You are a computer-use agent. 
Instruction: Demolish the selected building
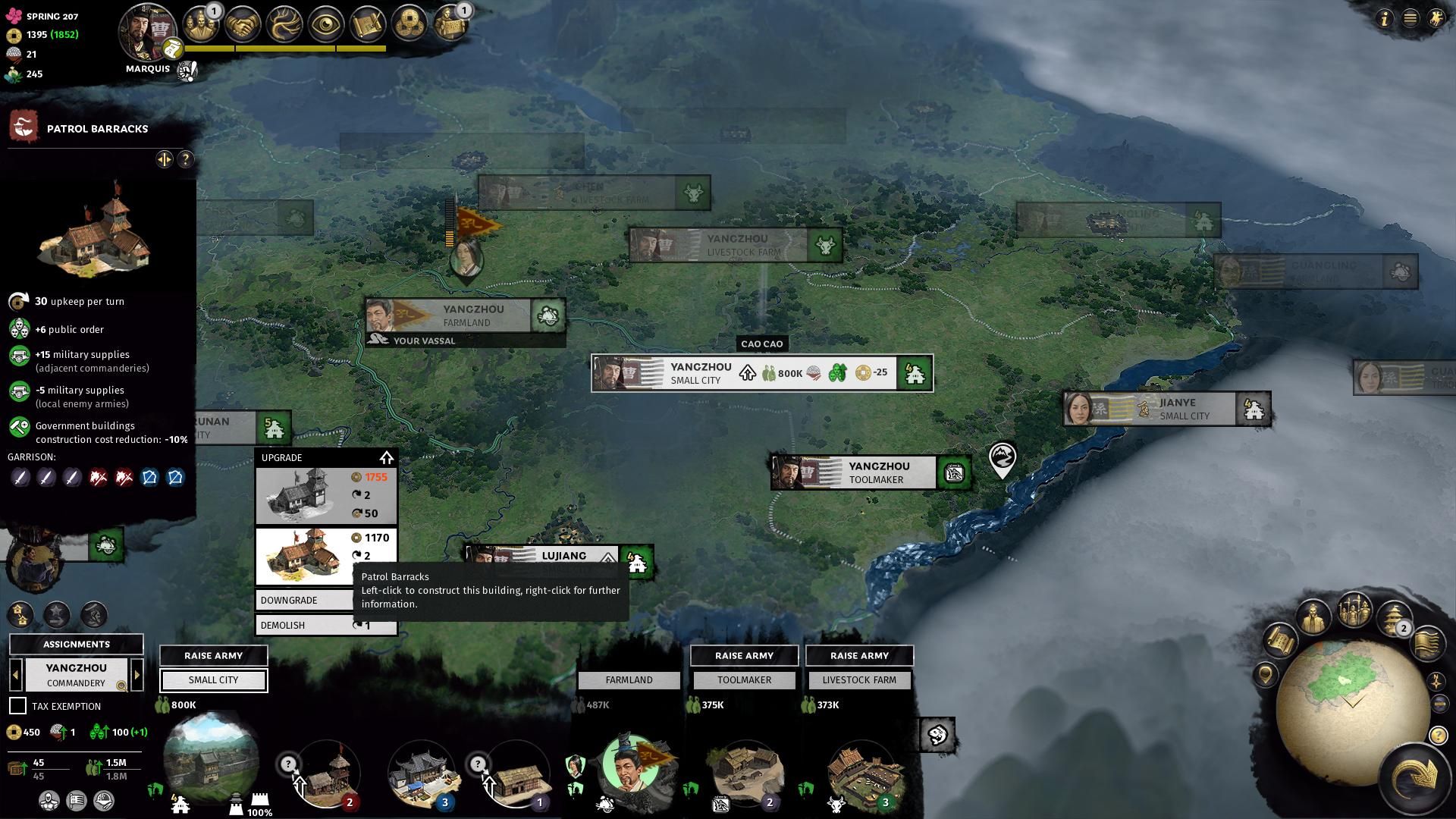303,626
